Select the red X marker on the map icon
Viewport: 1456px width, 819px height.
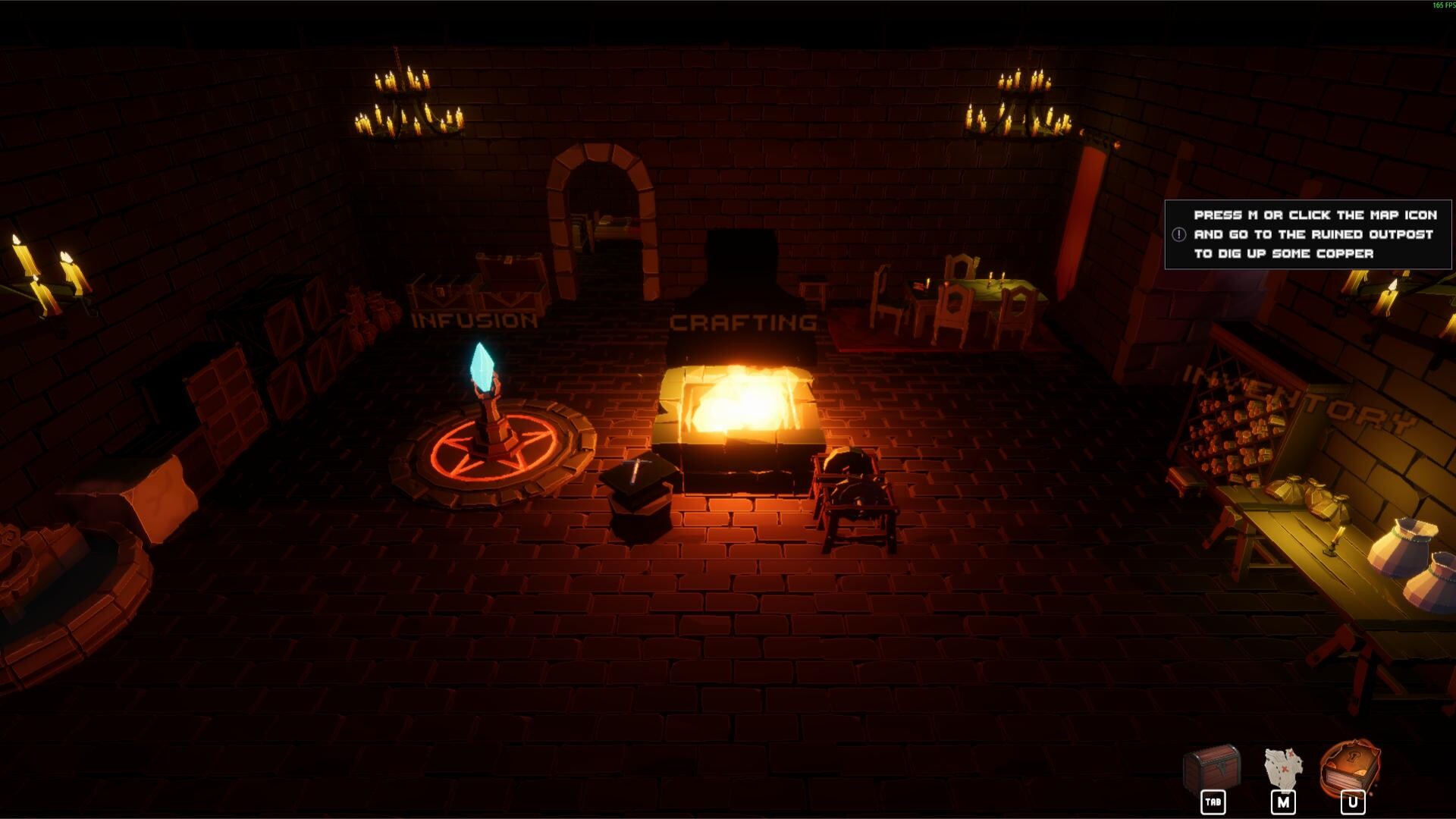(1285, 768)
